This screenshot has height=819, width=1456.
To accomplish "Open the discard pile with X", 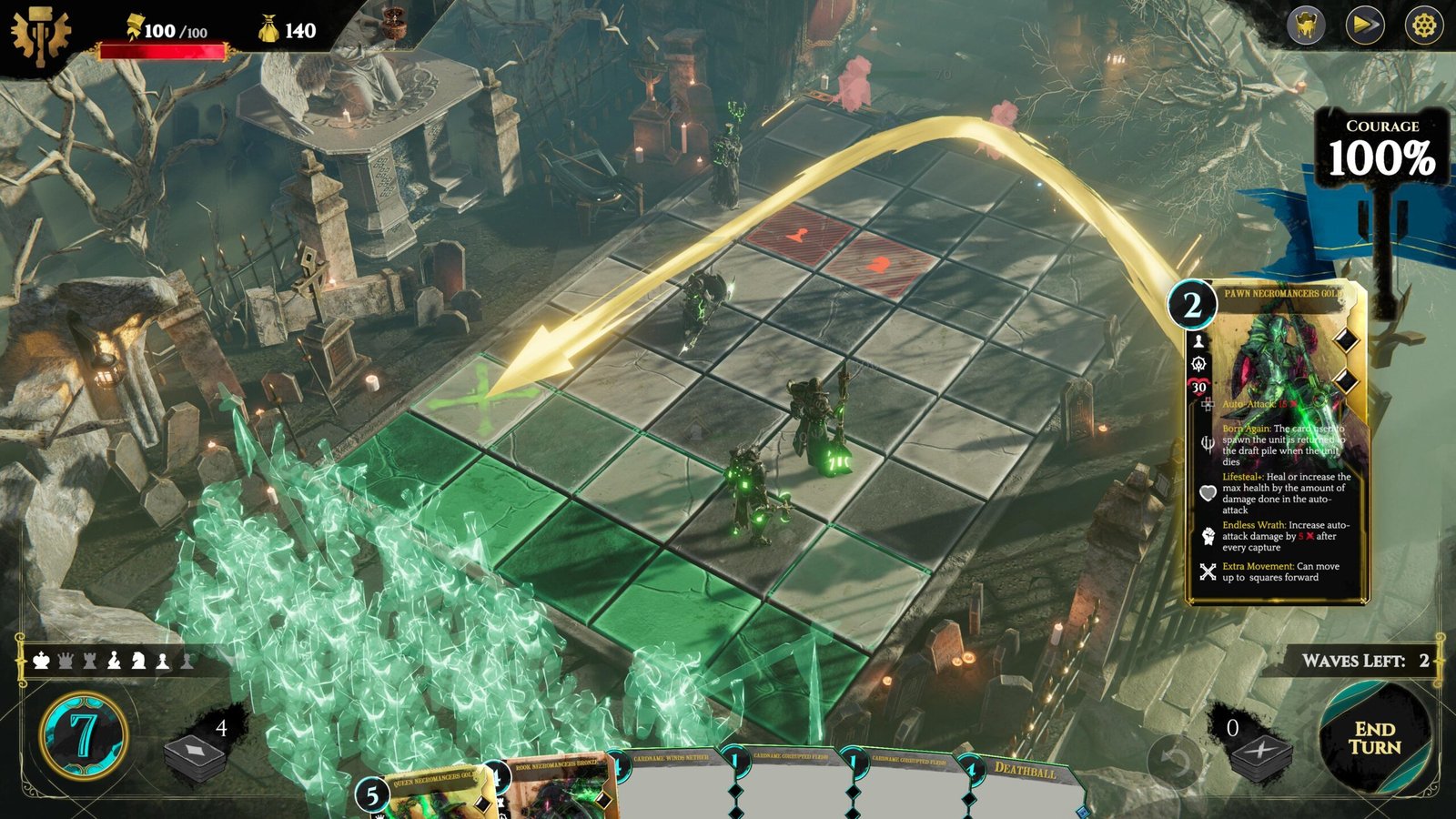I will tap(1261, 755).
